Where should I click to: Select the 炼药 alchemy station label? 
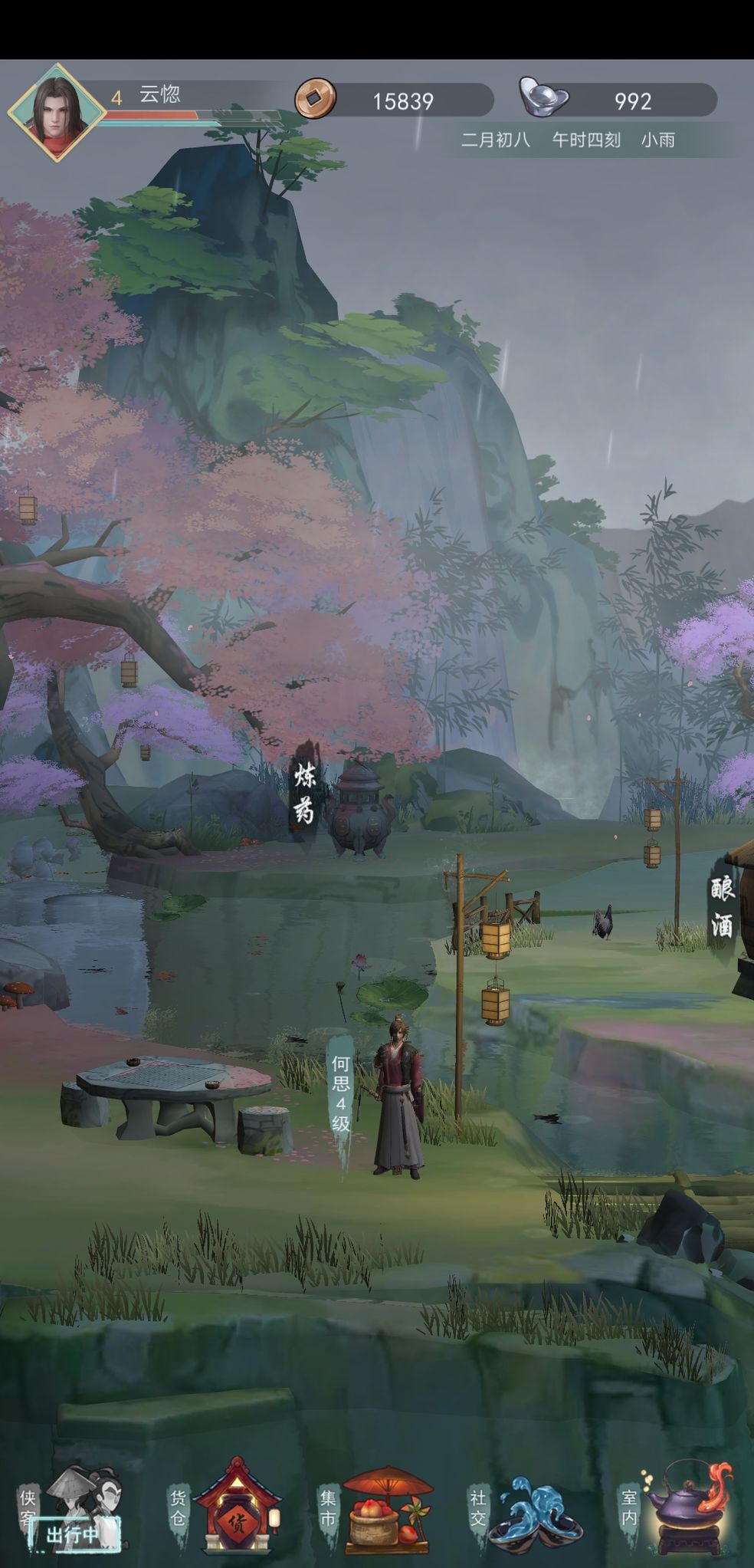click(x=305, y=794)
